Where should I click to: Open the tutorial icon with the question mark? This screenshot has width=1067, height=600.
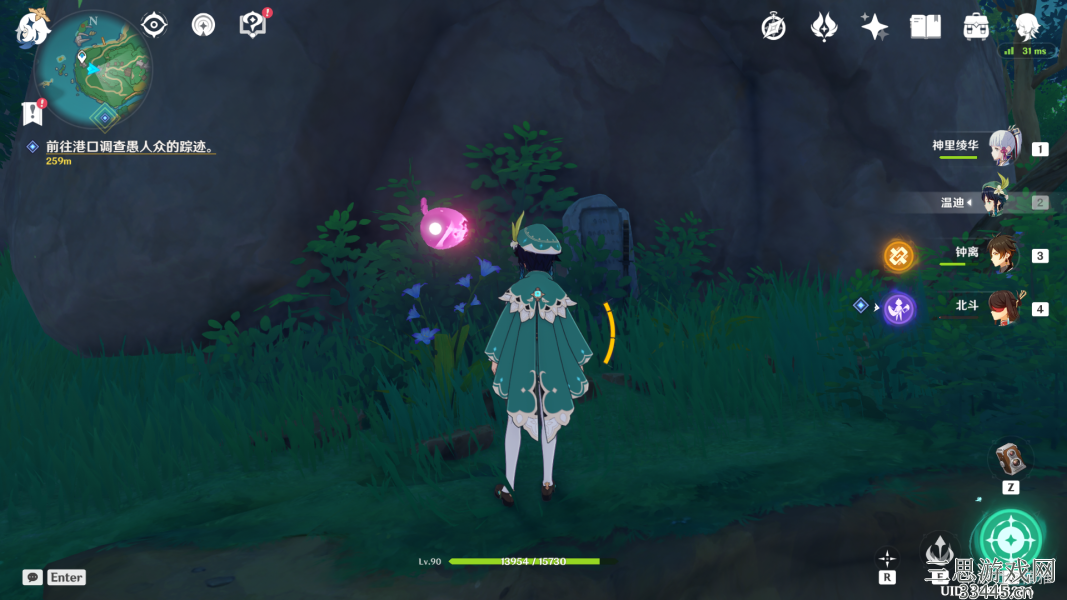[253, 25]
